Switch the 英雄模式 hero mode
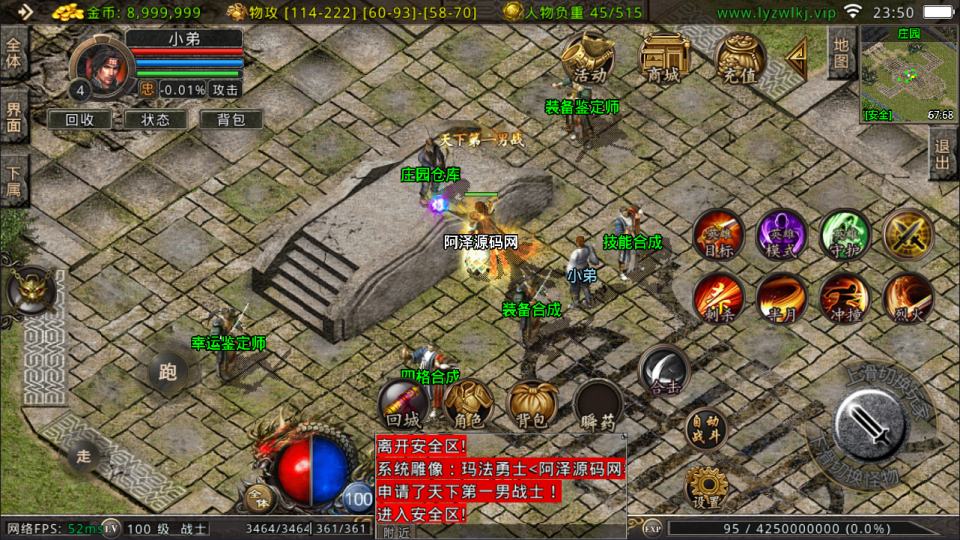960x540 pixels. tap(781, 235)
